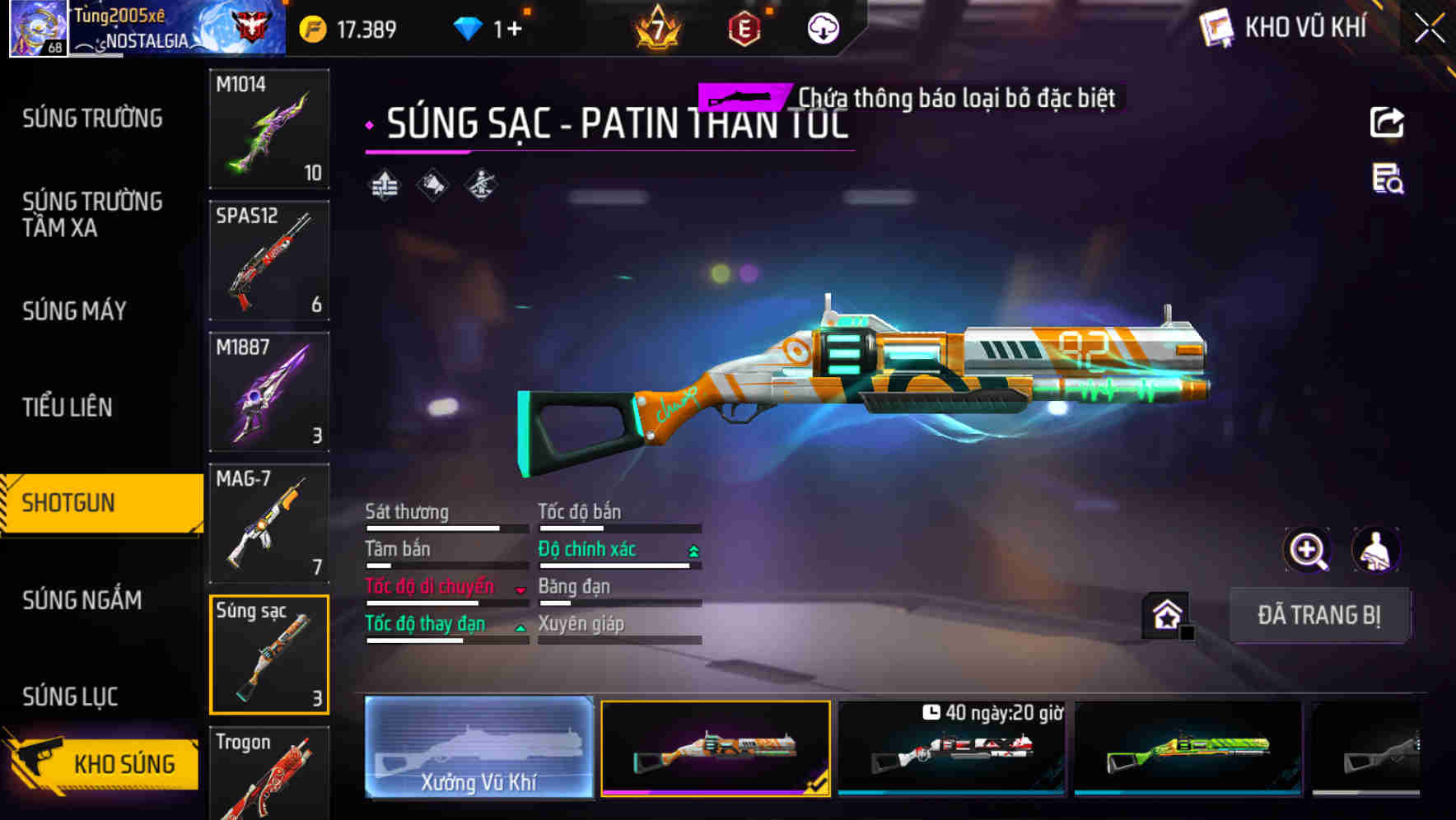Open the Kho Súng gun storage
The height and width of the screenshot is (820, 1456).
point(103,763)
